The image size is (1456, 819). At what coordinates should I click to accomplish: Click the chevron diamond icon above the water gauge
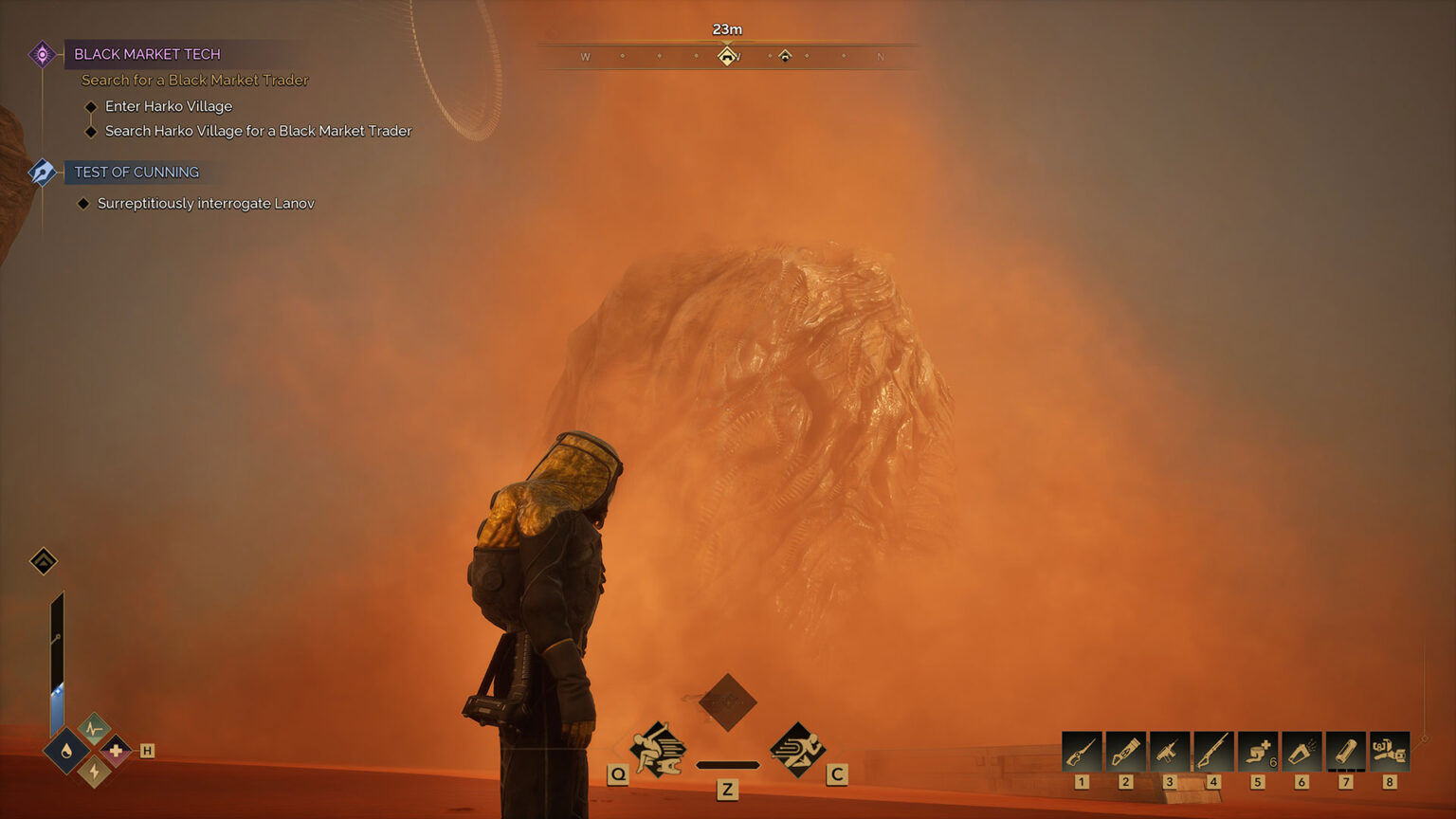[44, 561]
